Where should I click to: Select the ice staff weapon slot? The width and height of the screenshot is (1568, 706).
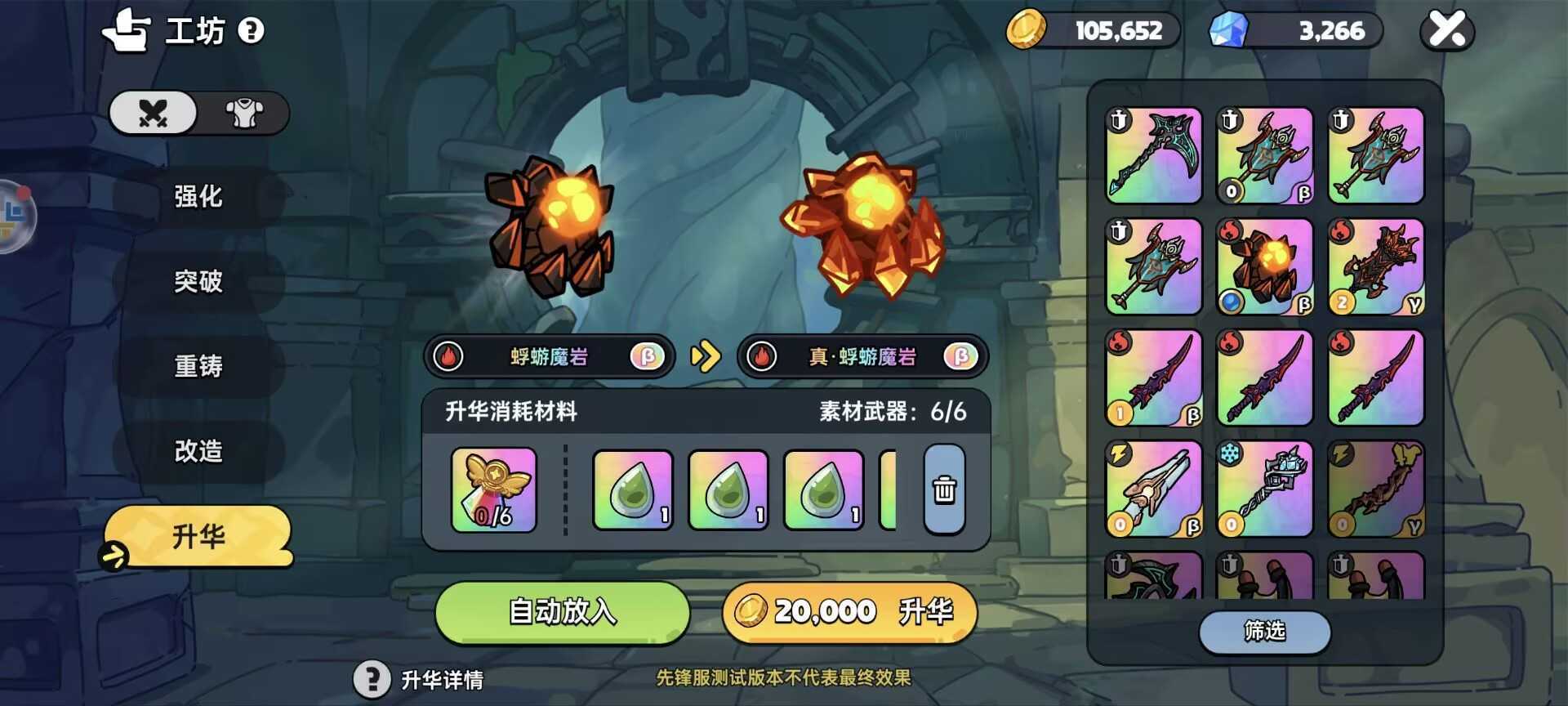(1264, 489)
